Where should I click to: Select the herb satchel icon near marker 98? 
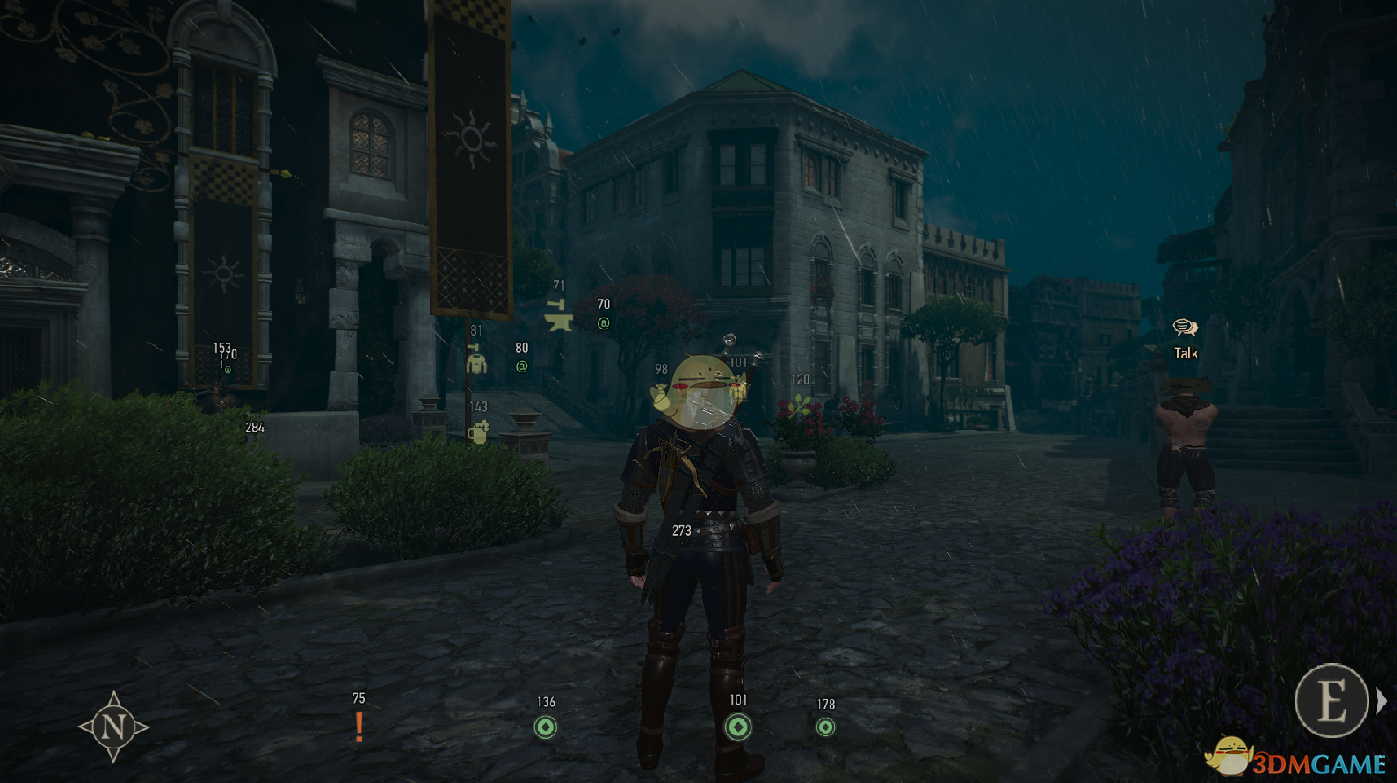coord(660,396)
